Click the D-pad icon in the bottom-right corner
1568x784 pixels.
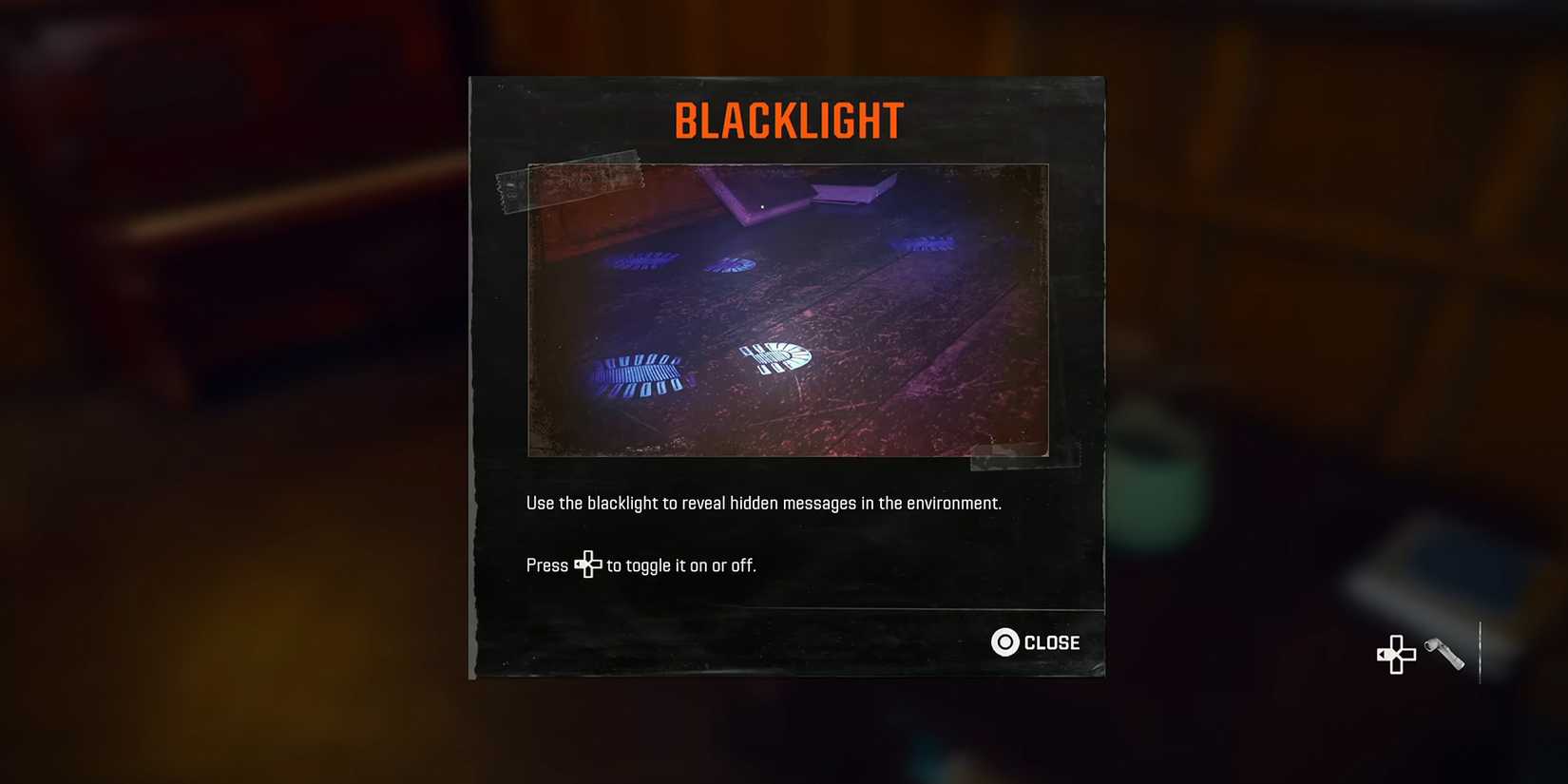[1395, 655]
